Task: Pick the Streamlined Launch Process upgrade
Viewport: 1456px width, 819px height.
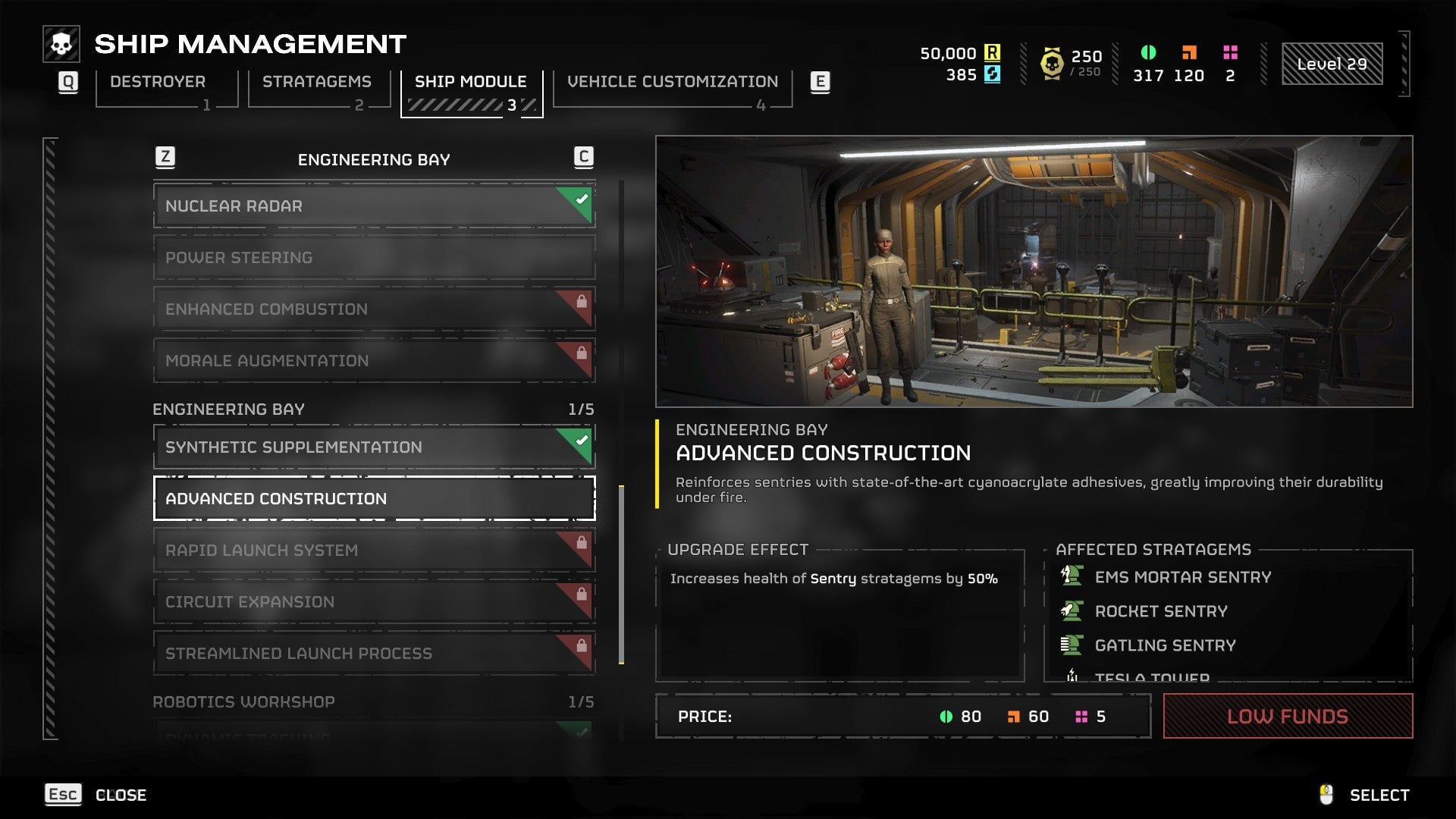Action: [x=374, y=654]
